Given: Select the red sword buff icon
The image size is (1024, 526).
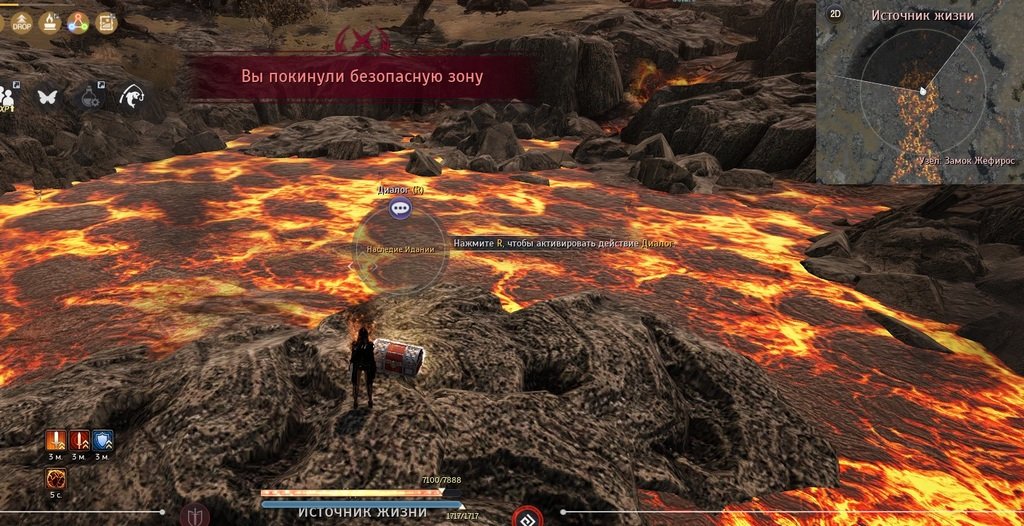Looking at the screenshot, I should [79, 440].
